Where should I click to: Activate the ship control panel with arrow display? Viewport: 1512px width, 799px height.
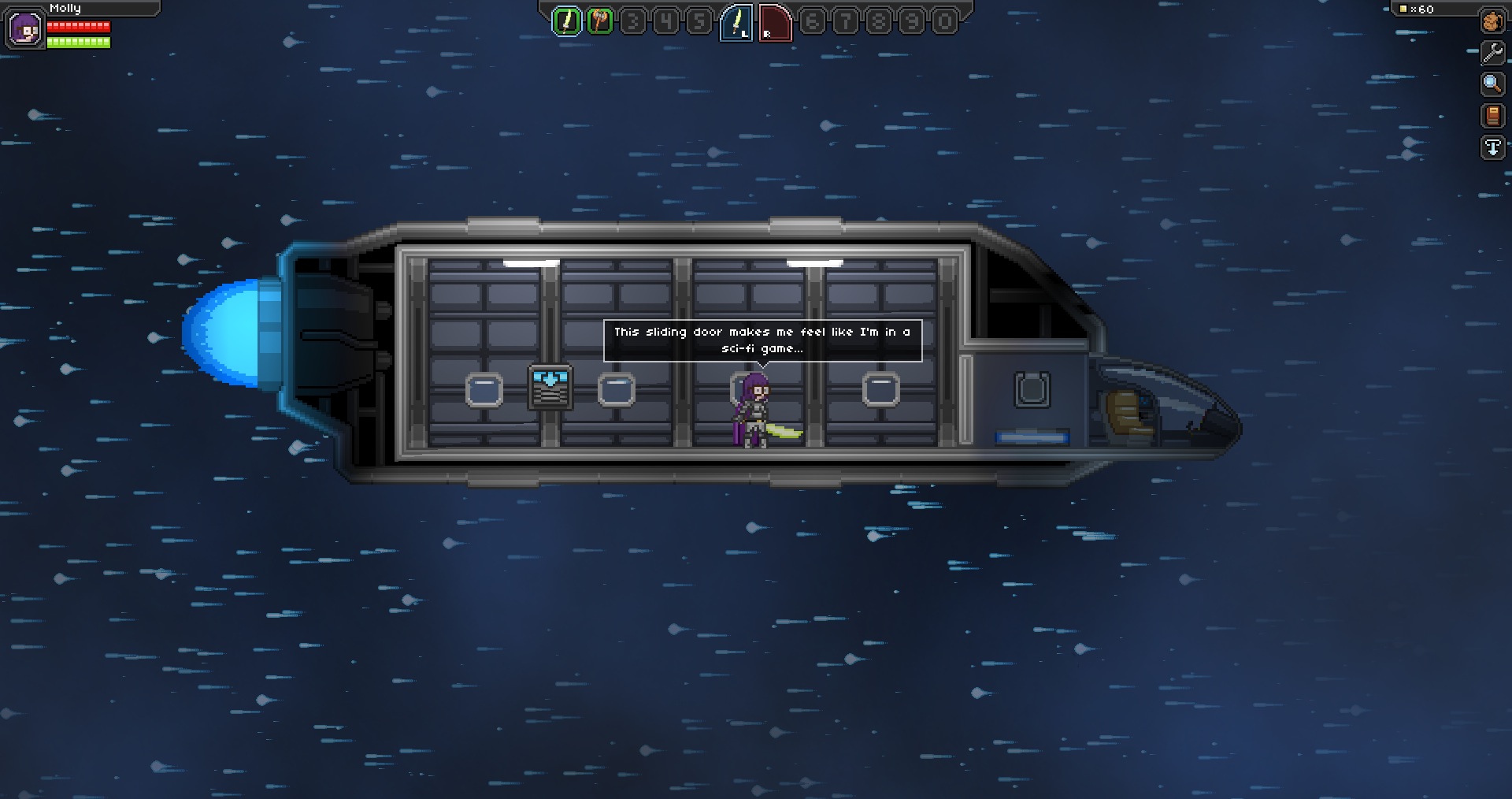(x=549, y=386)
